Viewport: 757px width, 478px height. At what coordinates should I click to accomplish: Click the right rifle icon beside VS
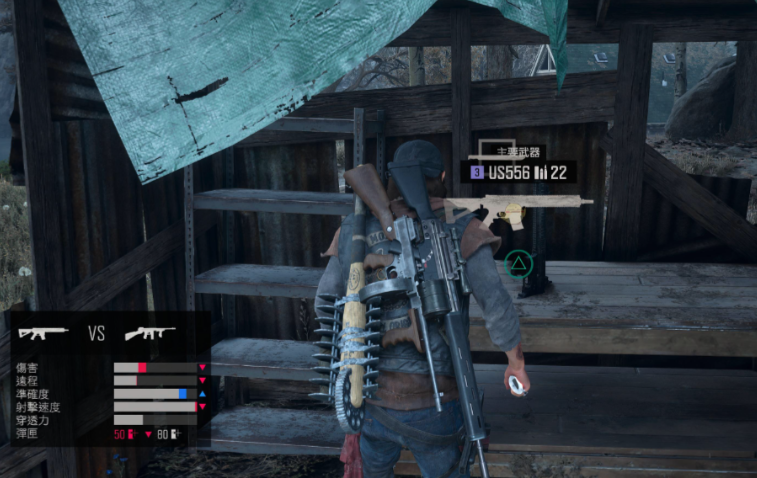[149, 333]
